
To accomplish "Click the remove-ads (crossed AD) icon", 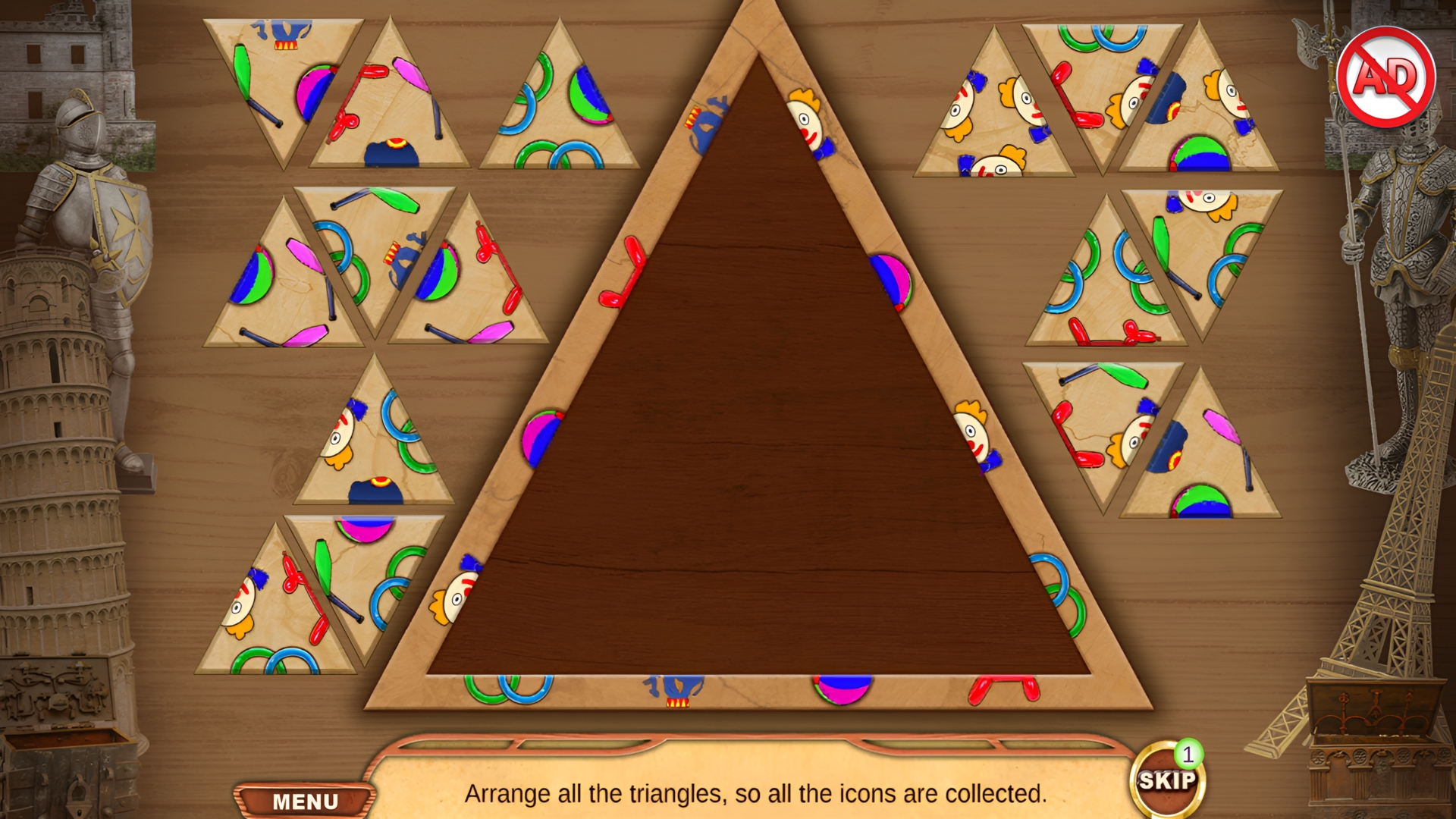I will click(x=1388, y=76).
